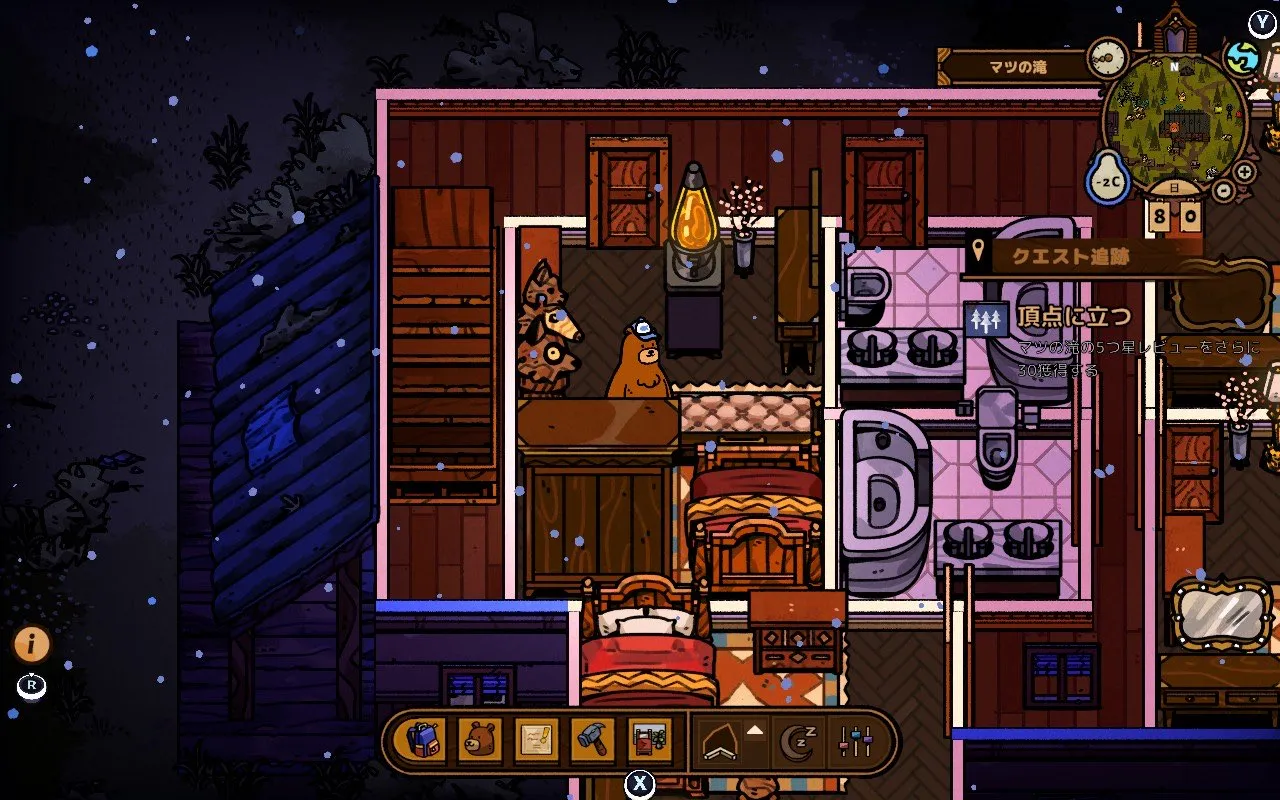Select the hammer build tool
This screenshot has height=800, width=1280.
pos(592,741)
